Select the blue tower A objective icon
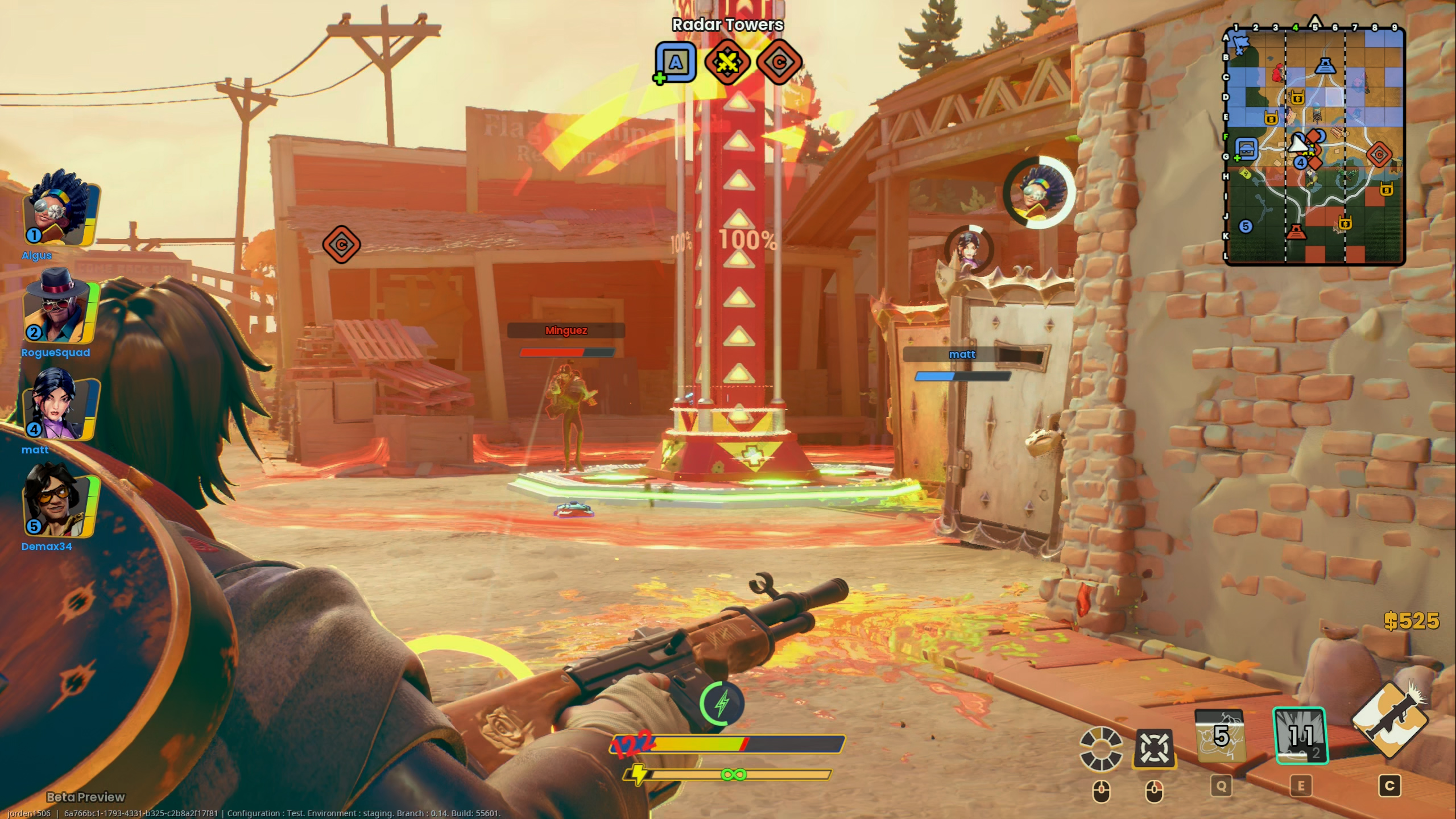 coord(676,62)
